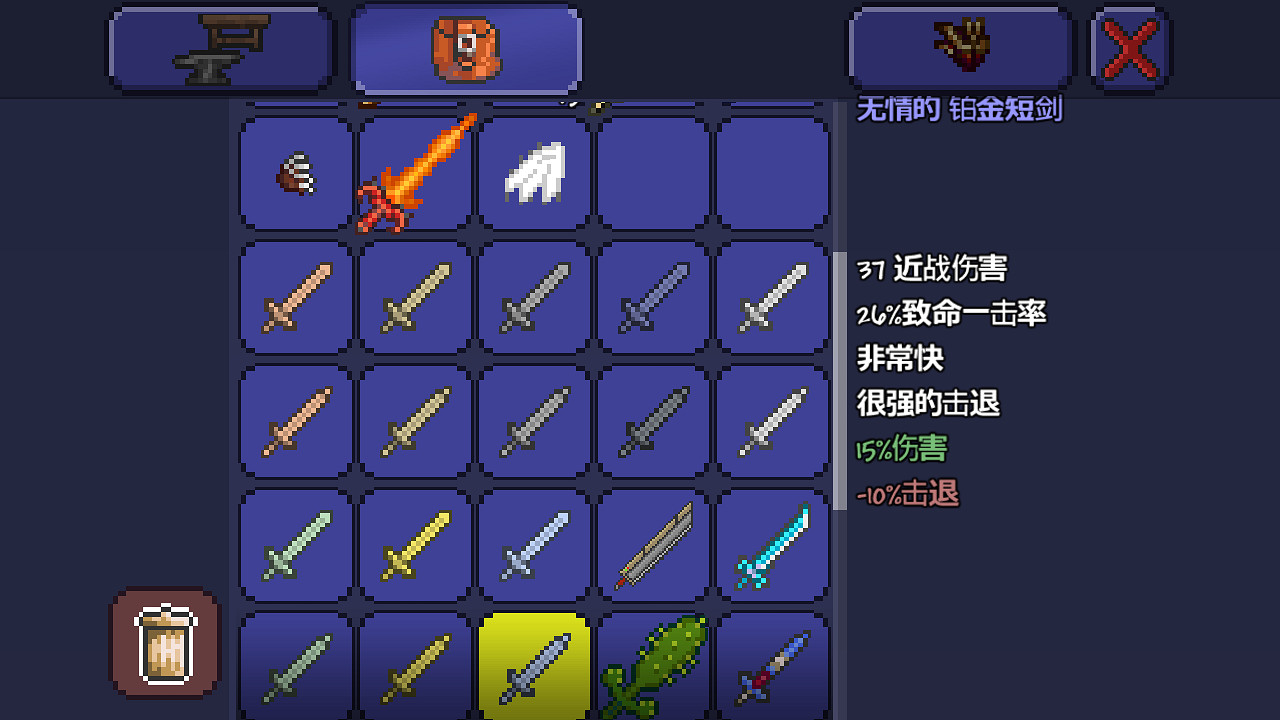Open the trash can slot
This screenshot has width=1280, height=720.
pyautogui.click(x=163, y=643)
